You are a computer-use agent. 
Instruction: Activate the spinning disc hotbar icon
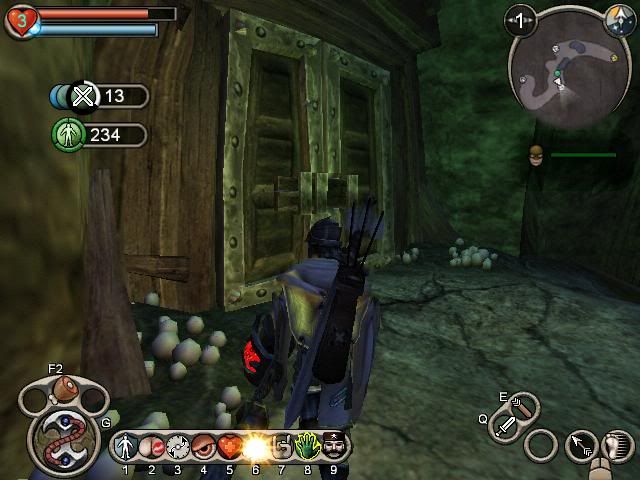coord(178,446)
